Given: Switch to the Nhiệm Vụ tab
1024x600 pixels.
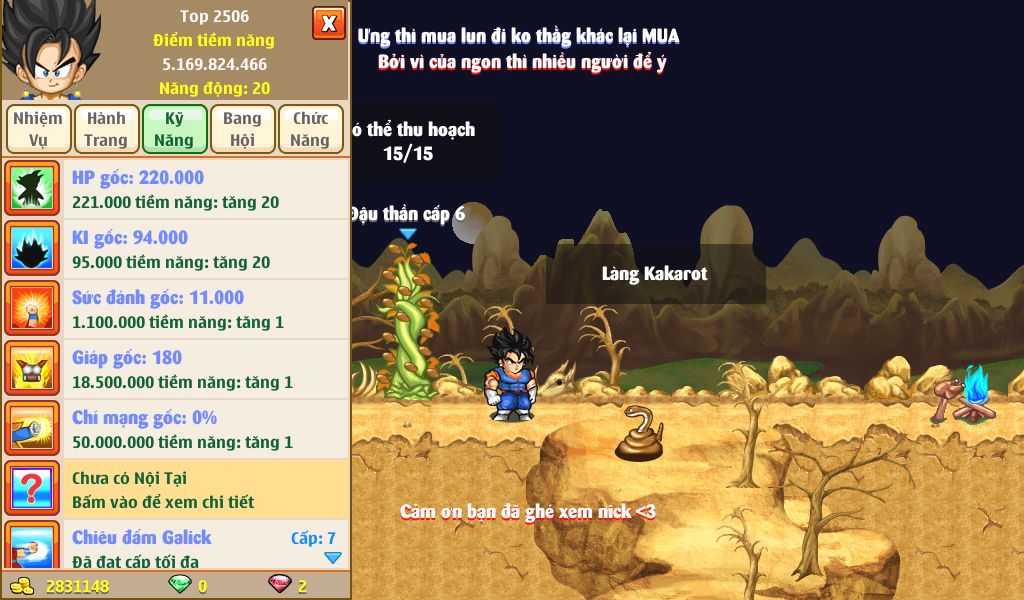Looking at the screenshot, I should [38, 129].
